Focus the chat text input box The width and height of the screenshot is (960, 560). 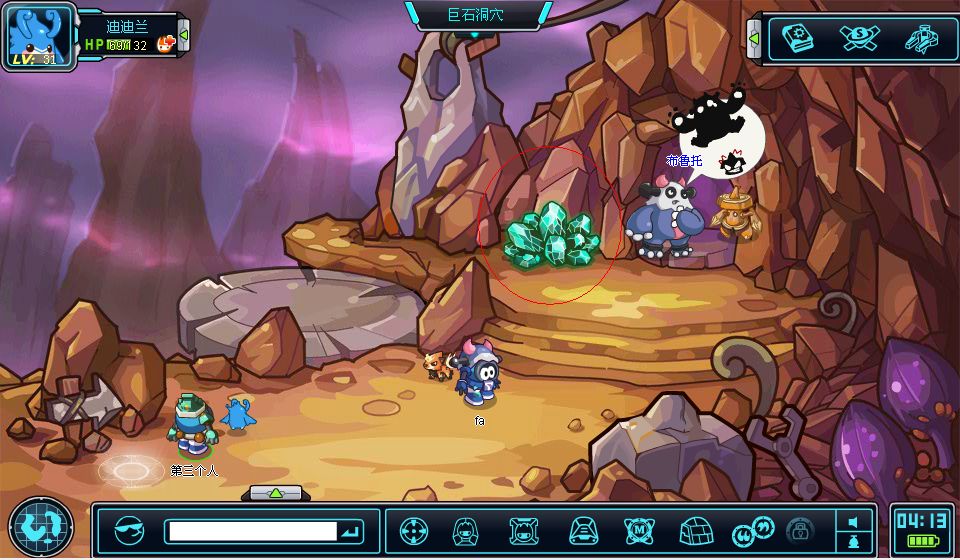click(x=251, y=531)
